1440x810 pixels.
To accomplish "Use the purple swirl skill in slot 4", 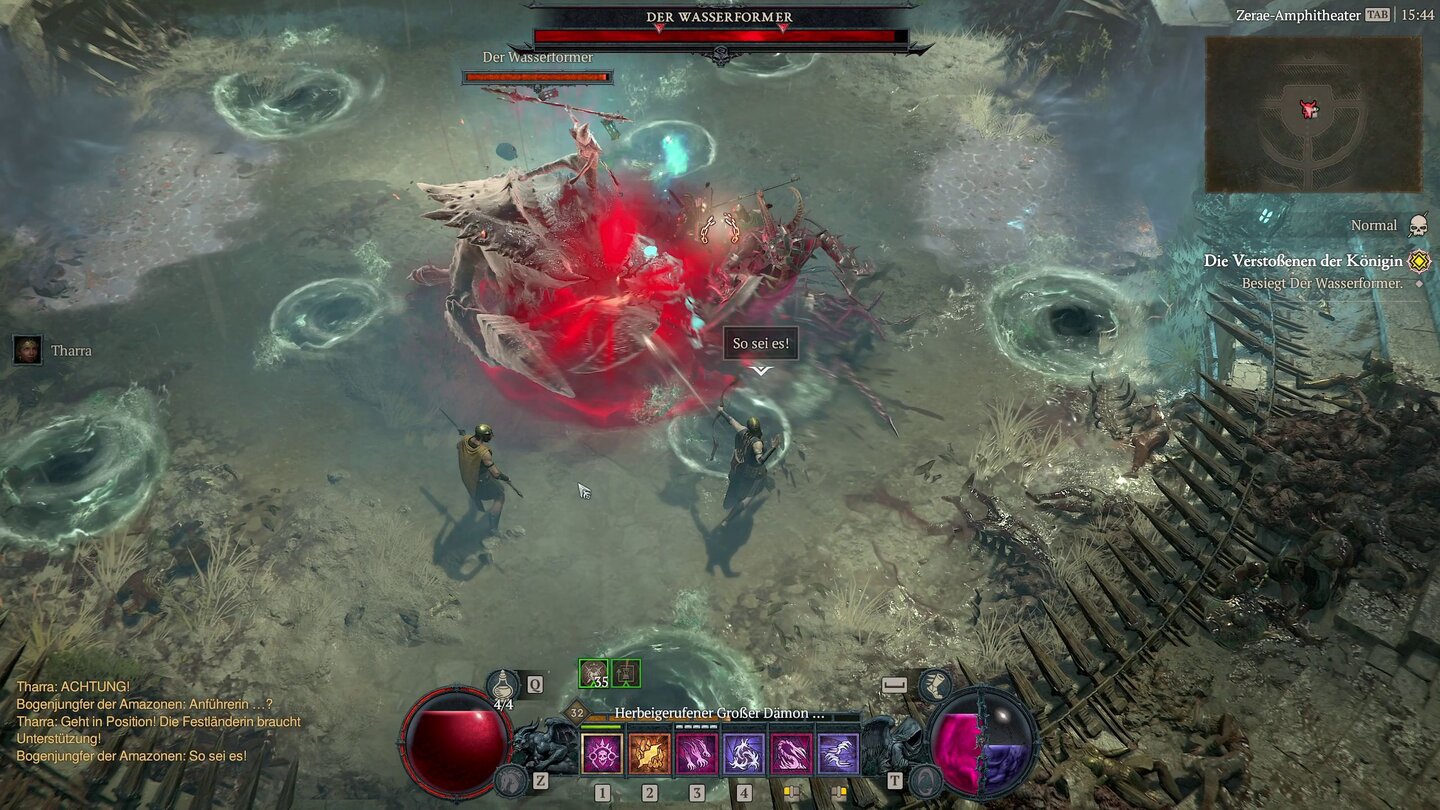I will click(744, 753).
